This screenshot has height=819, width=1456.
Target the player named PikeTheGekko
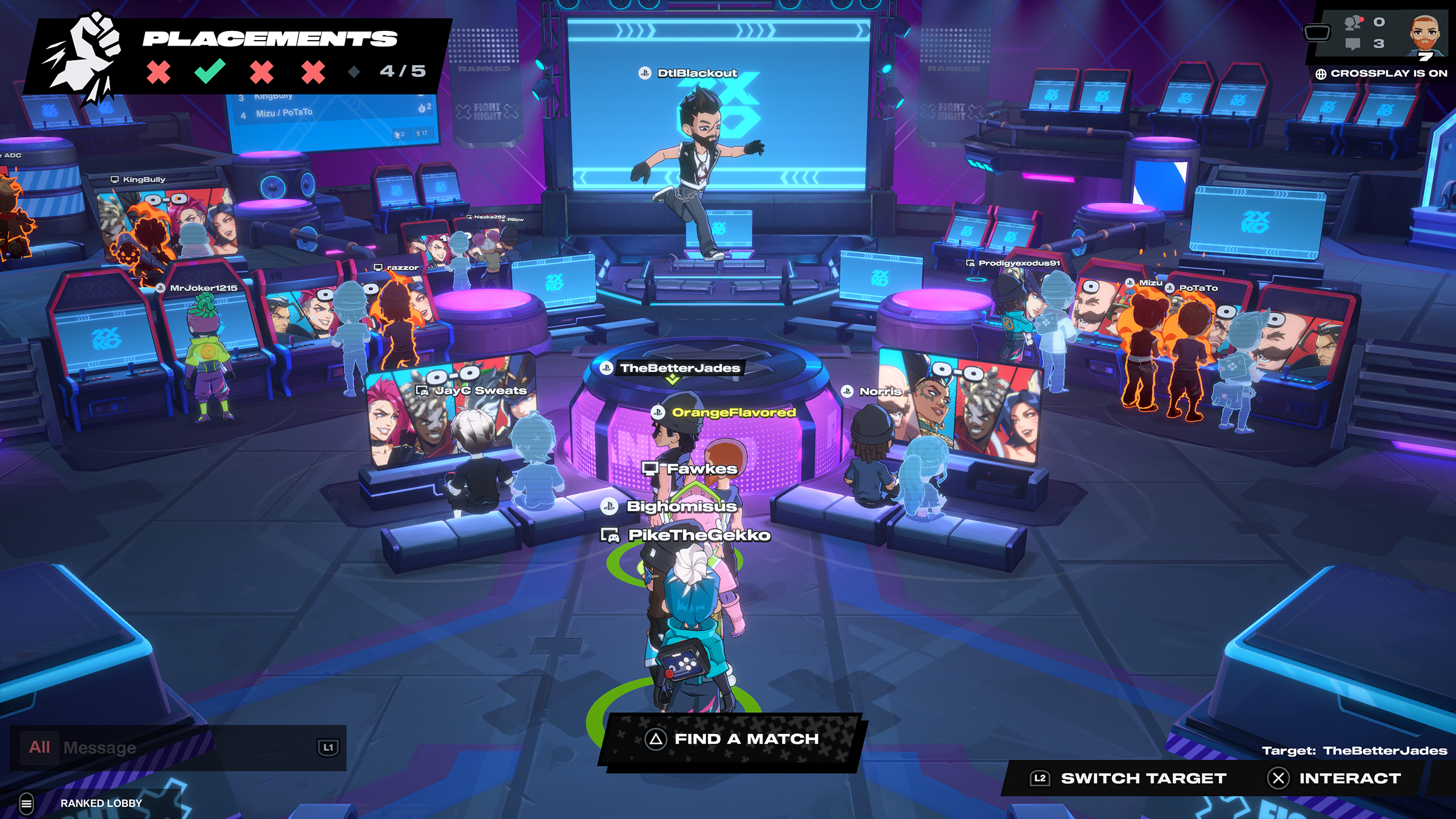(699, 535)
